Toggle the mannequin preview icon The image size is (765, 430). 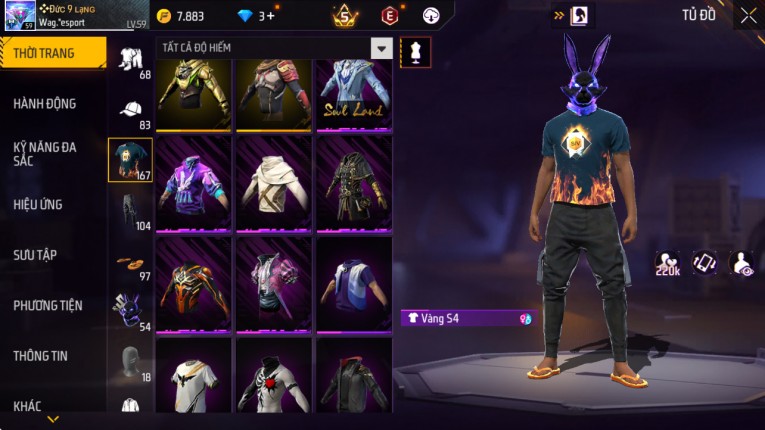pyautogui.click(x=415, y=52)
